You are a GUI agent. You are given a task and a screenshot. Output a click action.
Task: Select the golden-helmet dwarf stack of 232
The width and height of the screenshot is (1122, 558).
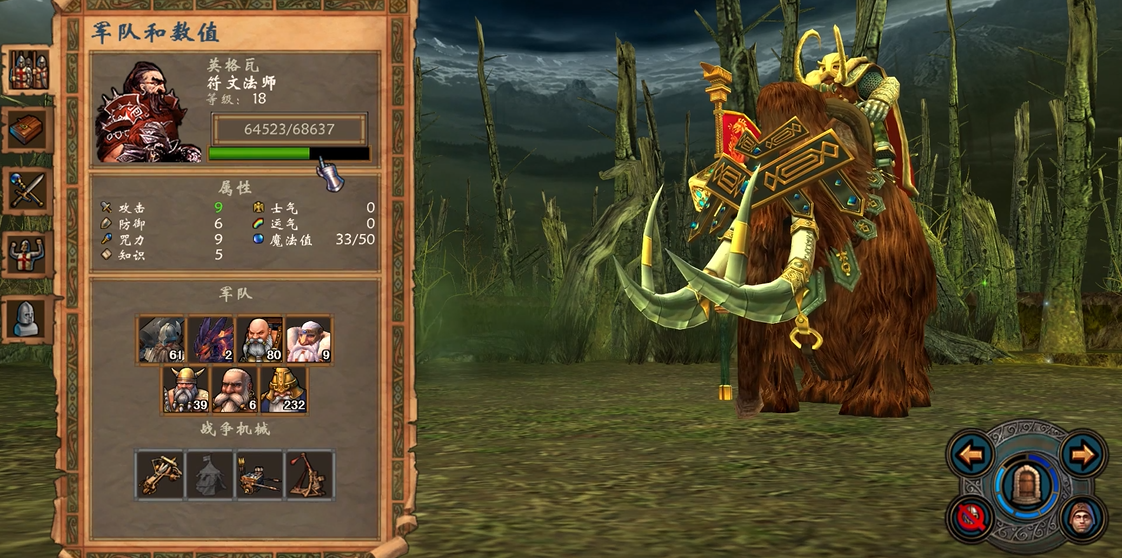(x=283, y=390)
